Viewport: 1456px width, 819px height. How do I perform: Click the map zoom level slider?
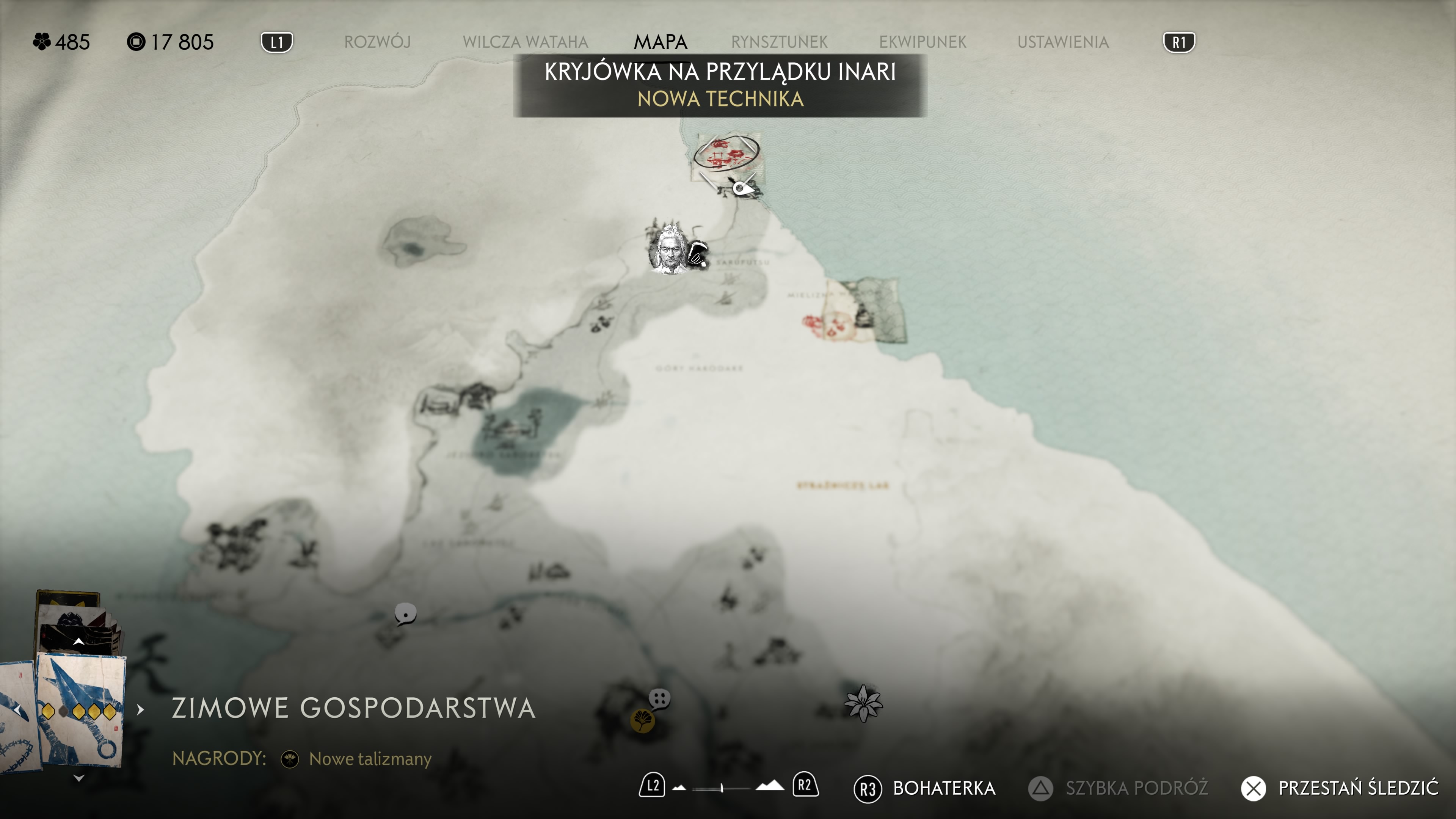pos(722,788)
